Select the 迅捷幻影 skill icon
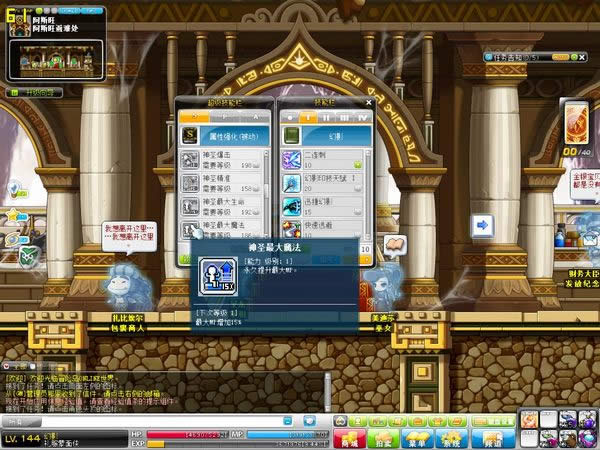 click(290, 206)
